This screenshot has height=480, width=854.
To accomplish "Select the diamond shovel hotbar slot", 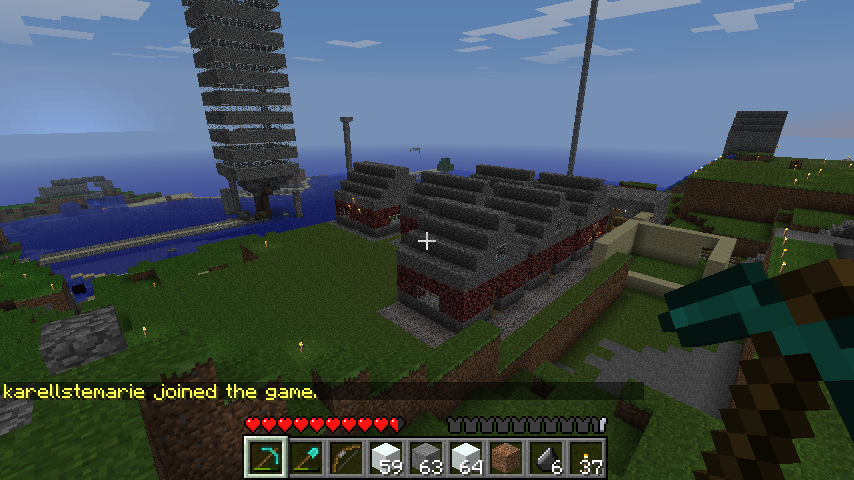I will point(306,458).
